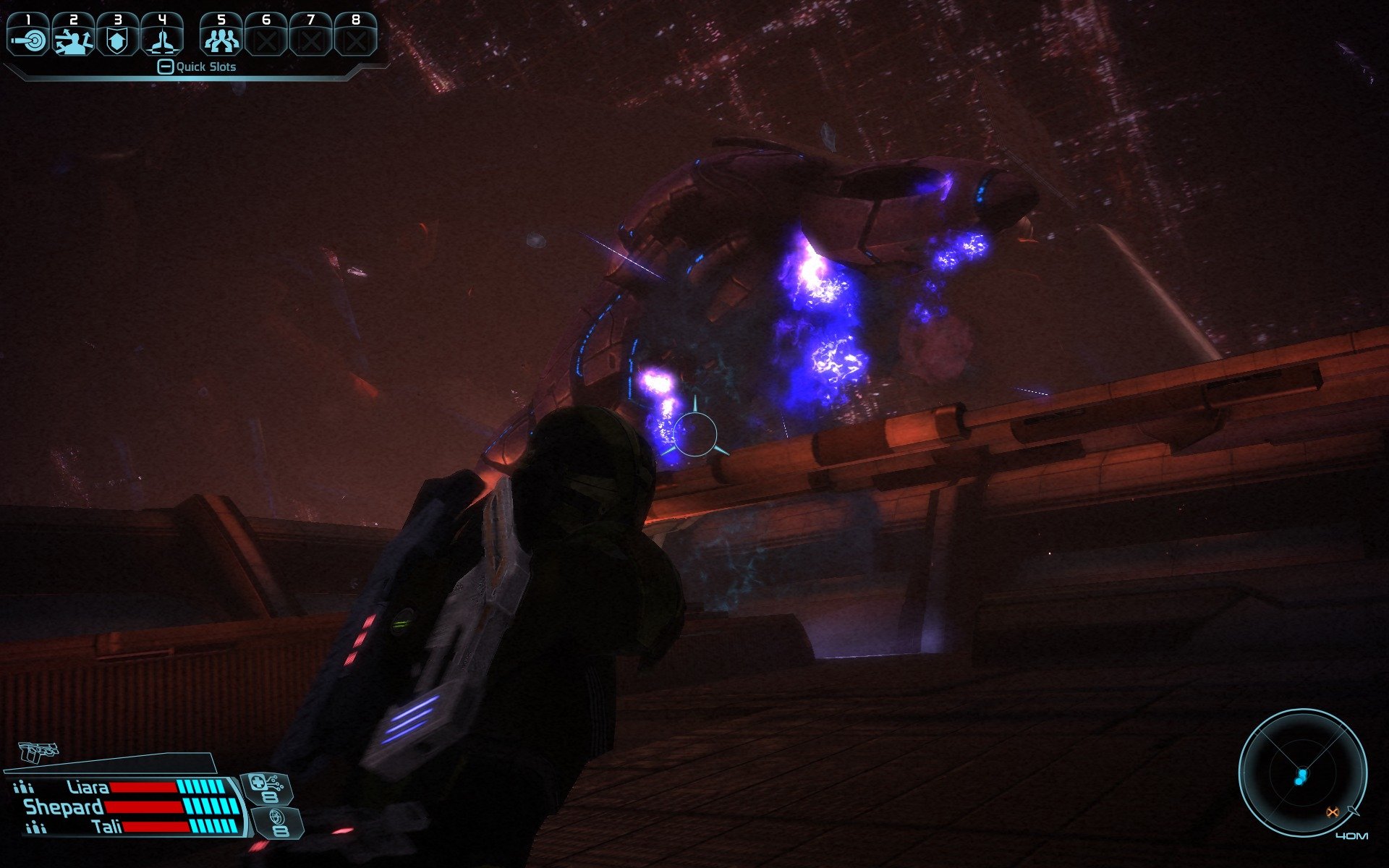This screenshot has width=1389, height=868.
Task: Activate quick slot 1 bullet-and-target ability
Action: [28, 36]
